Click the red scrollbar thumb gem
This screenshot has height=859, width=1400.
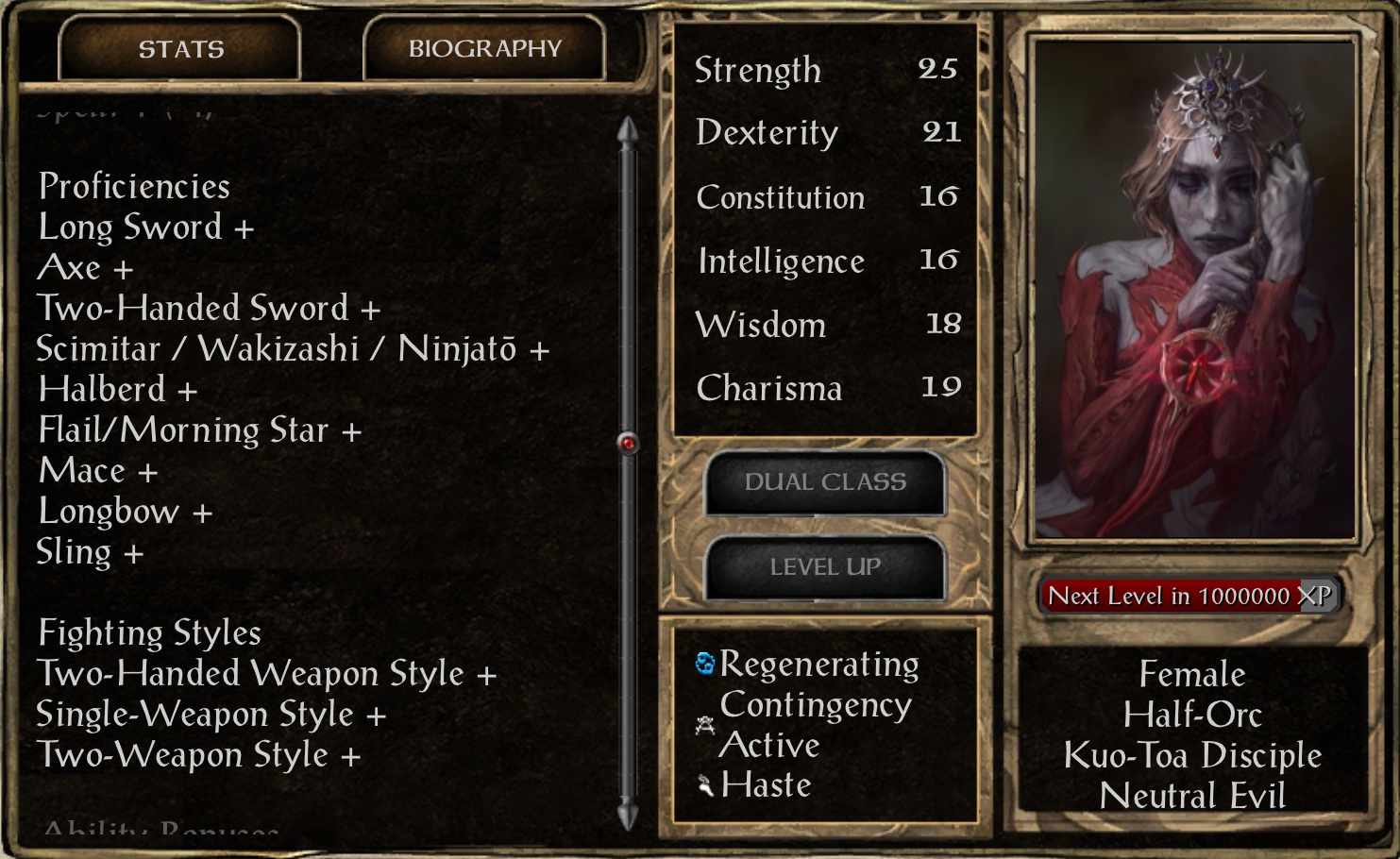tap(628, 443)
